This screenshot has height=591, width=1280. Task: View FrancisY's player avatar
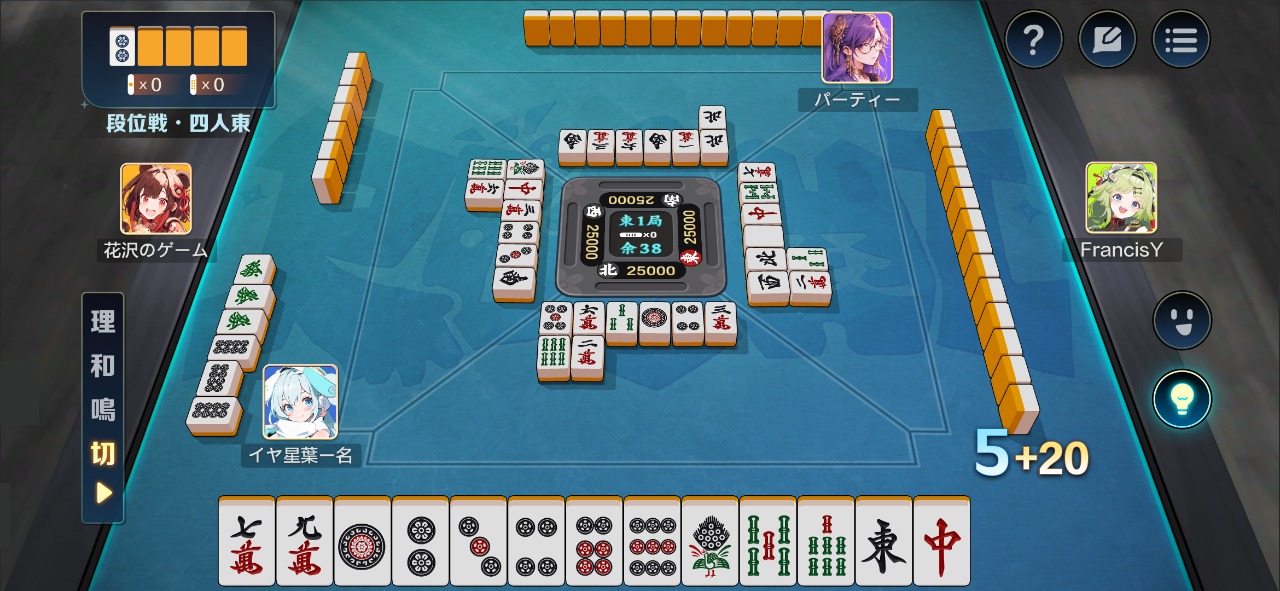1121,198
